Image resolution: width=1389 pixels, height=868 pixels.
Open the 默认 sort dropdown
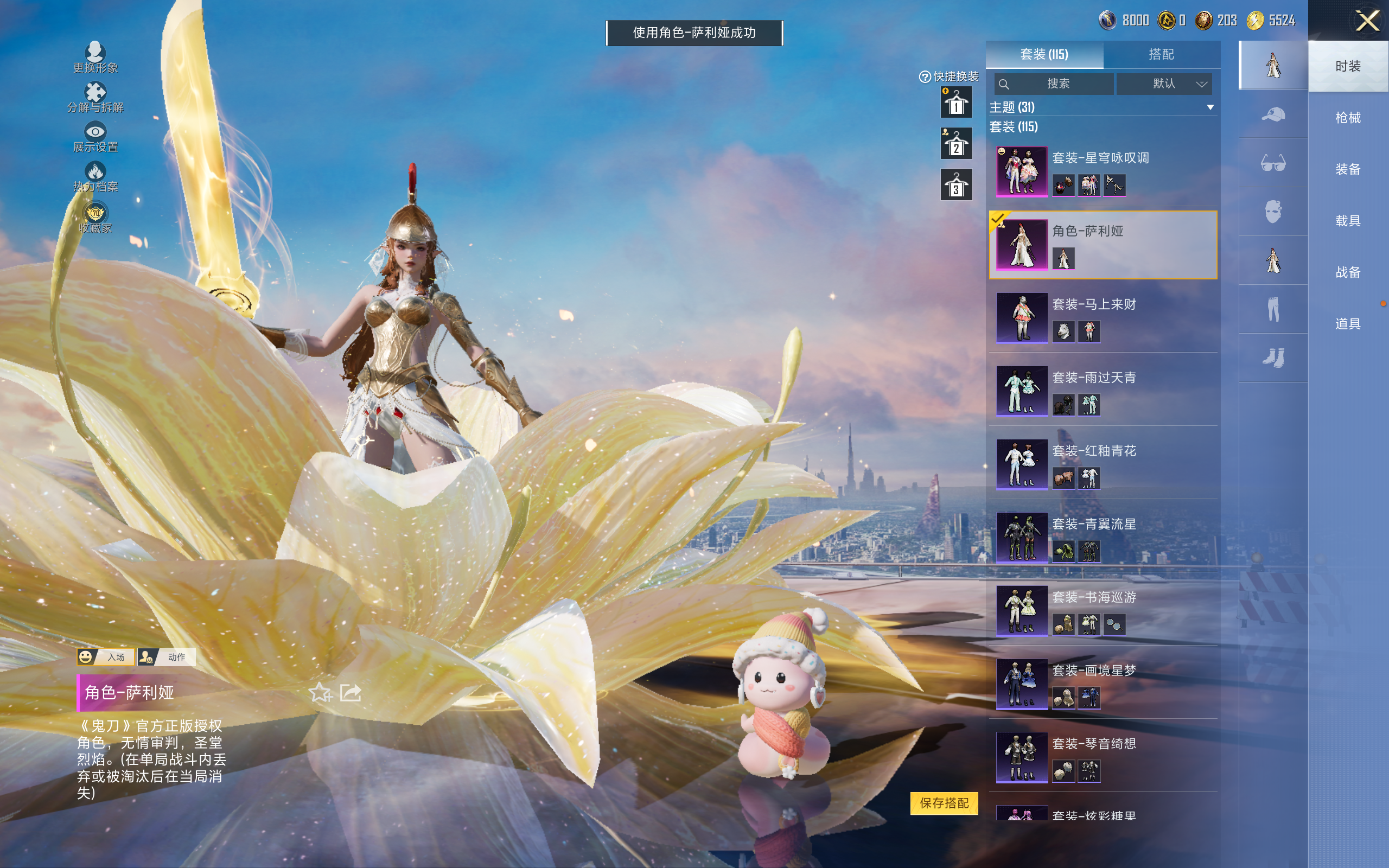point(1164,84)
